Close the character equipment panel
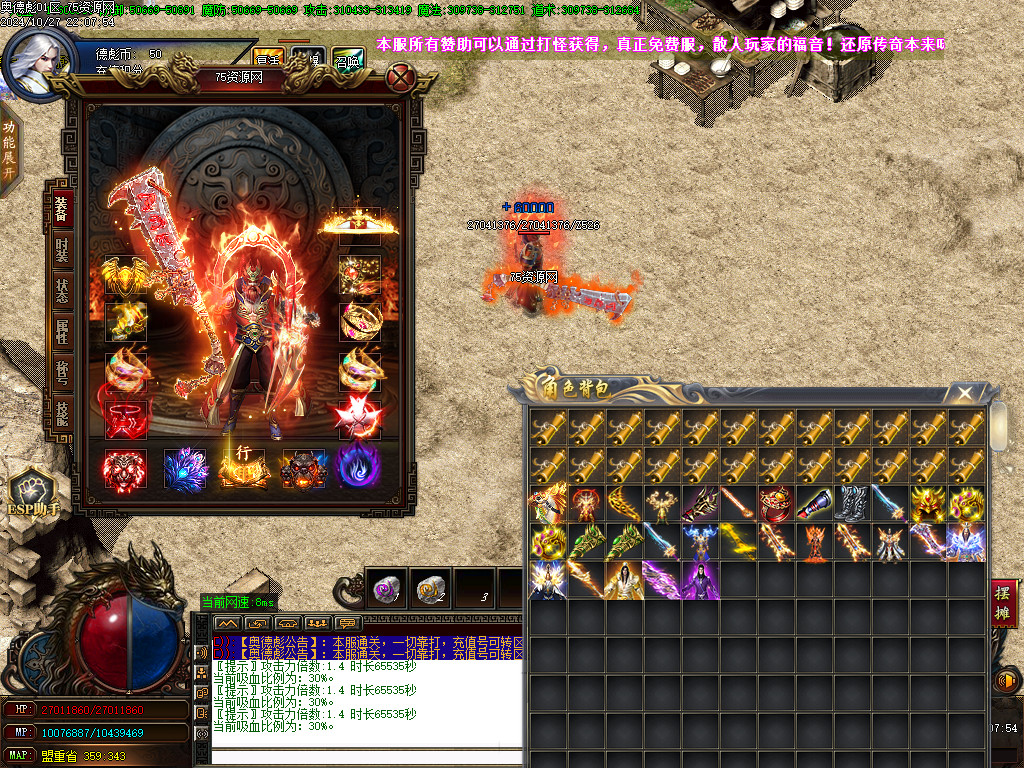The image size is (1024, 768). tap(400, 77)
